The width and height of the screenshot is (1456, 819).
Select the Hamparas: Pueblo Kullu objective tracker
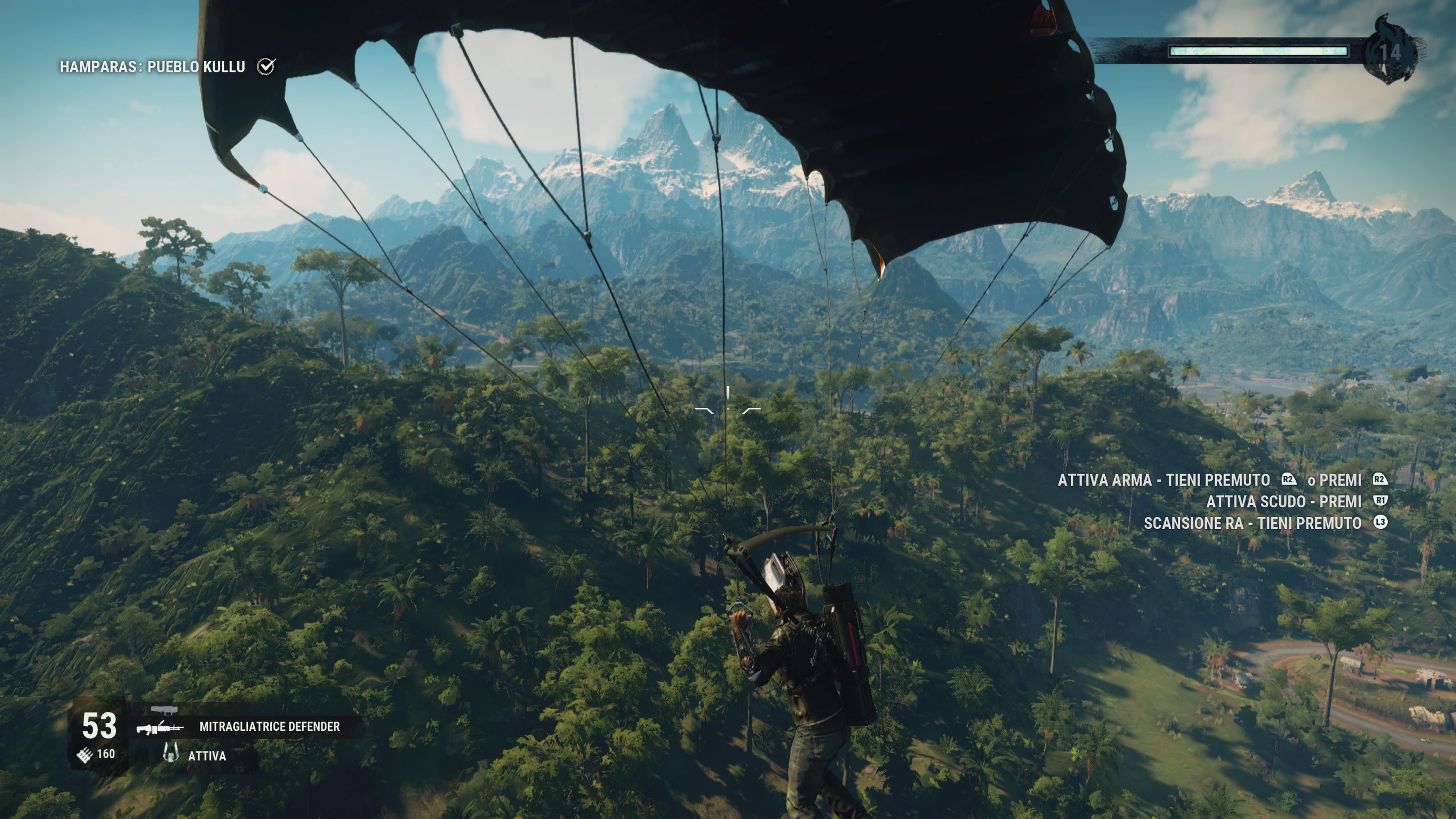tap(152, 67)
